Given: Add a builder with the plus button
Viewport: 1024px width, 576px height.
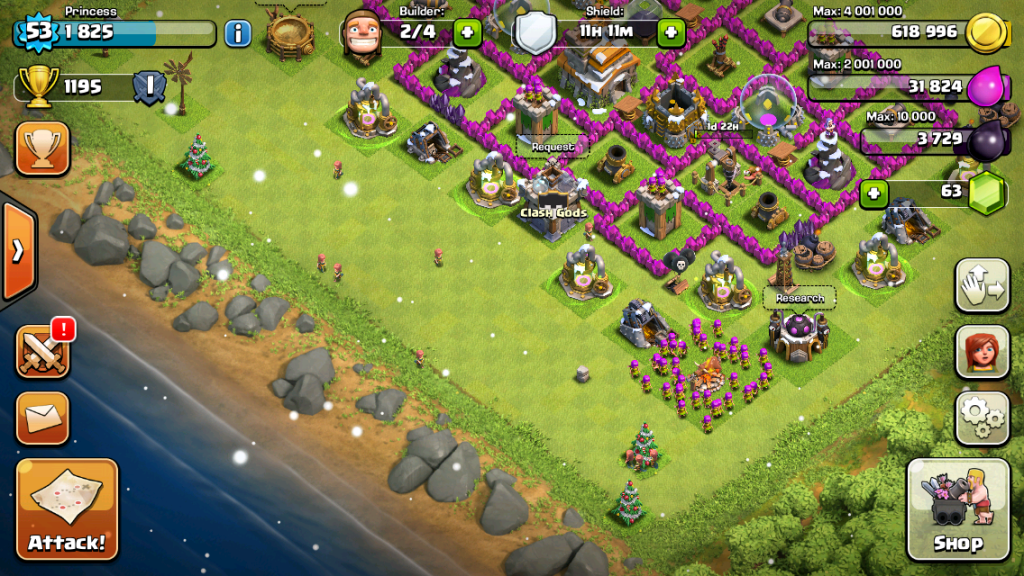Looking at the screenshot, I should point(467,32).
